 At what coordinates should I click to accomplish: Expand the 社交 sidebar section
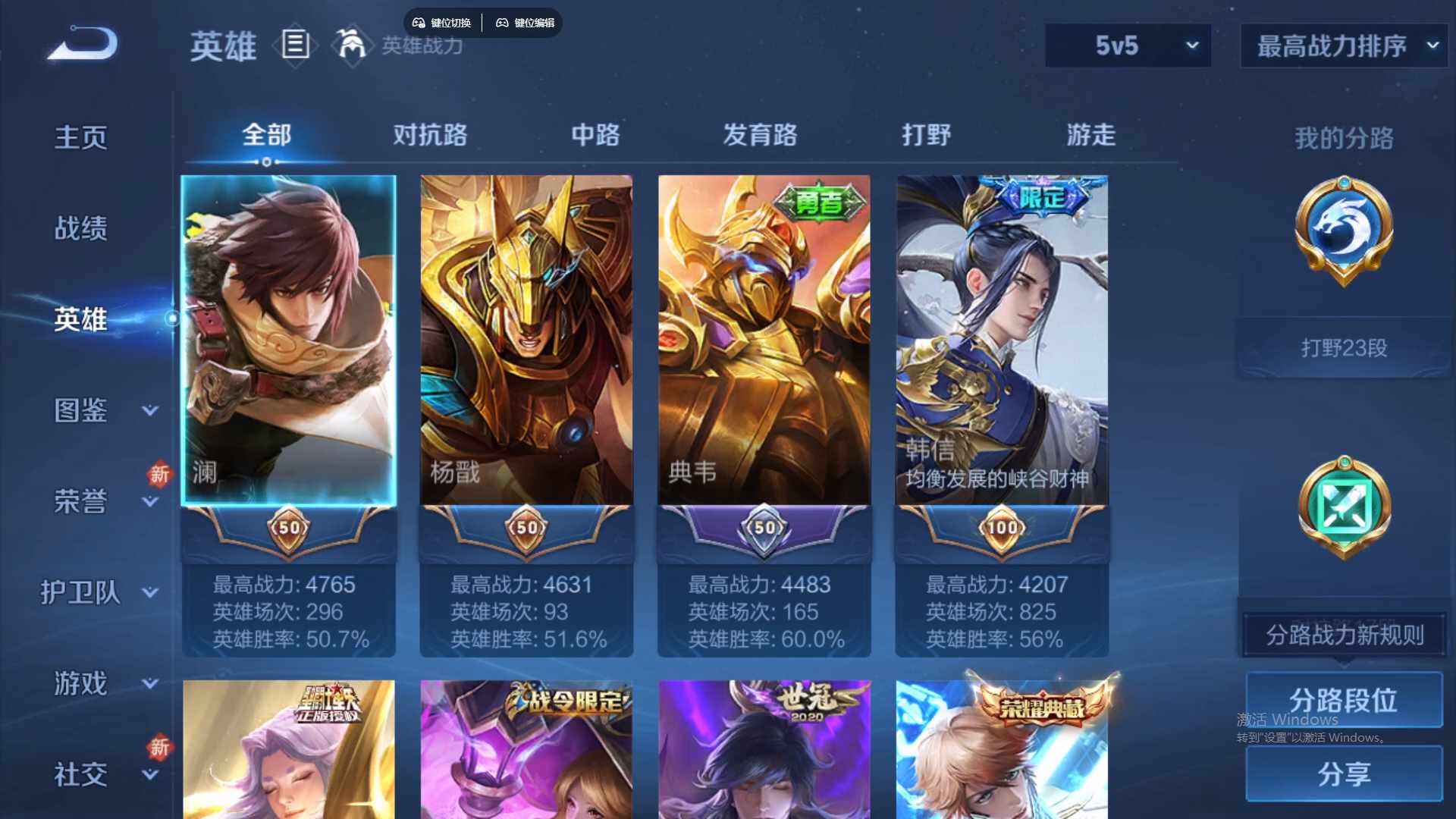pos(81,773)
